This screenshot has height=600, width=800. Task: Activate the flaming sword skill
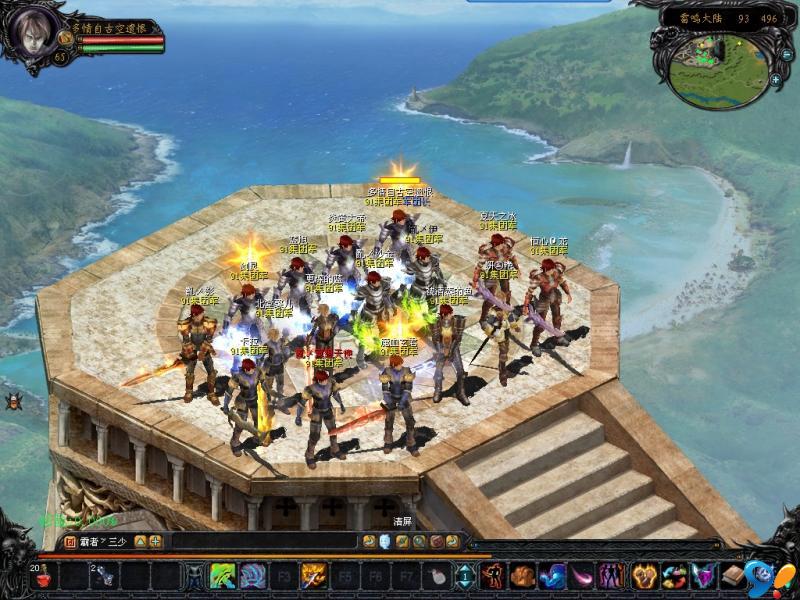click(x=314, y=576)
